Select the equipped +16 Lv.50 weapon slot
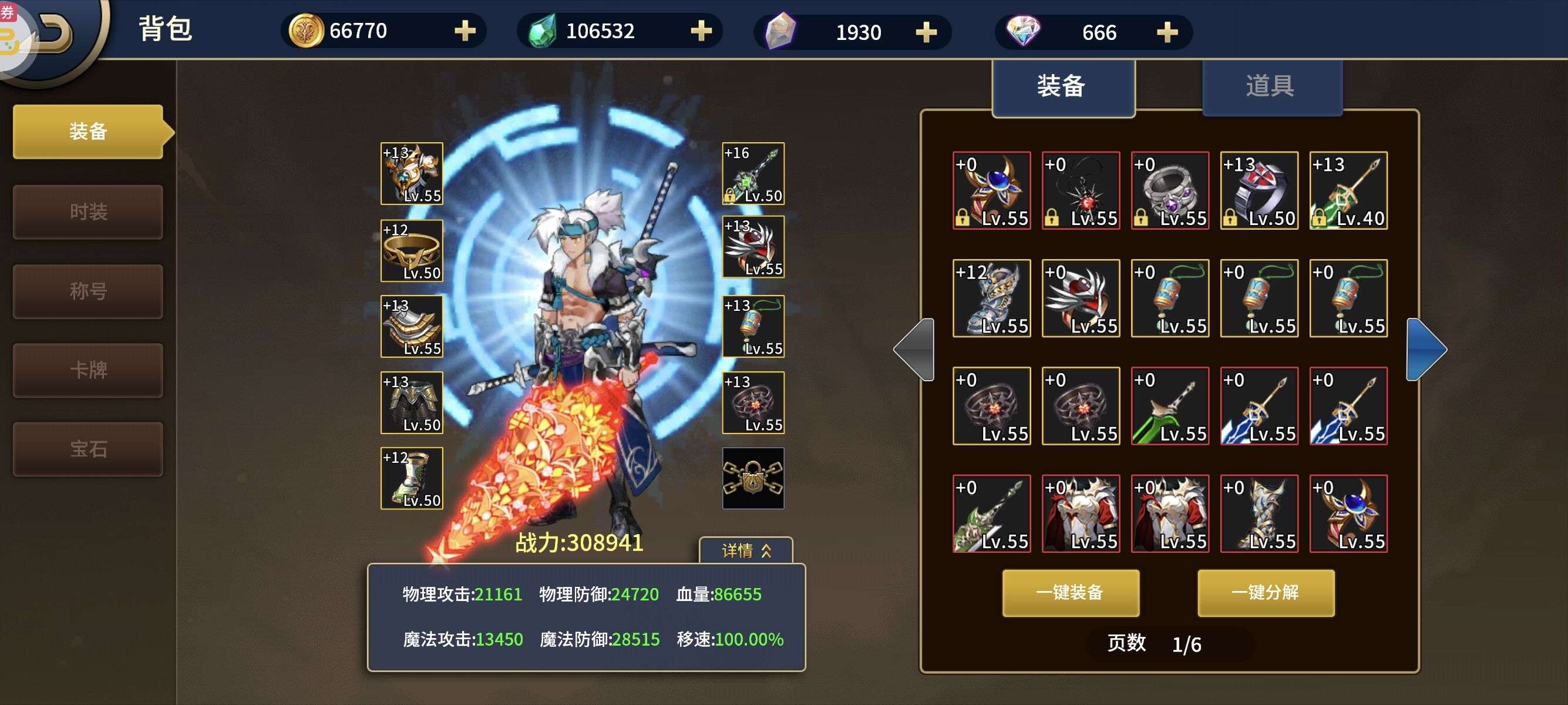The image size is (1568, 705). pos(753,173)
